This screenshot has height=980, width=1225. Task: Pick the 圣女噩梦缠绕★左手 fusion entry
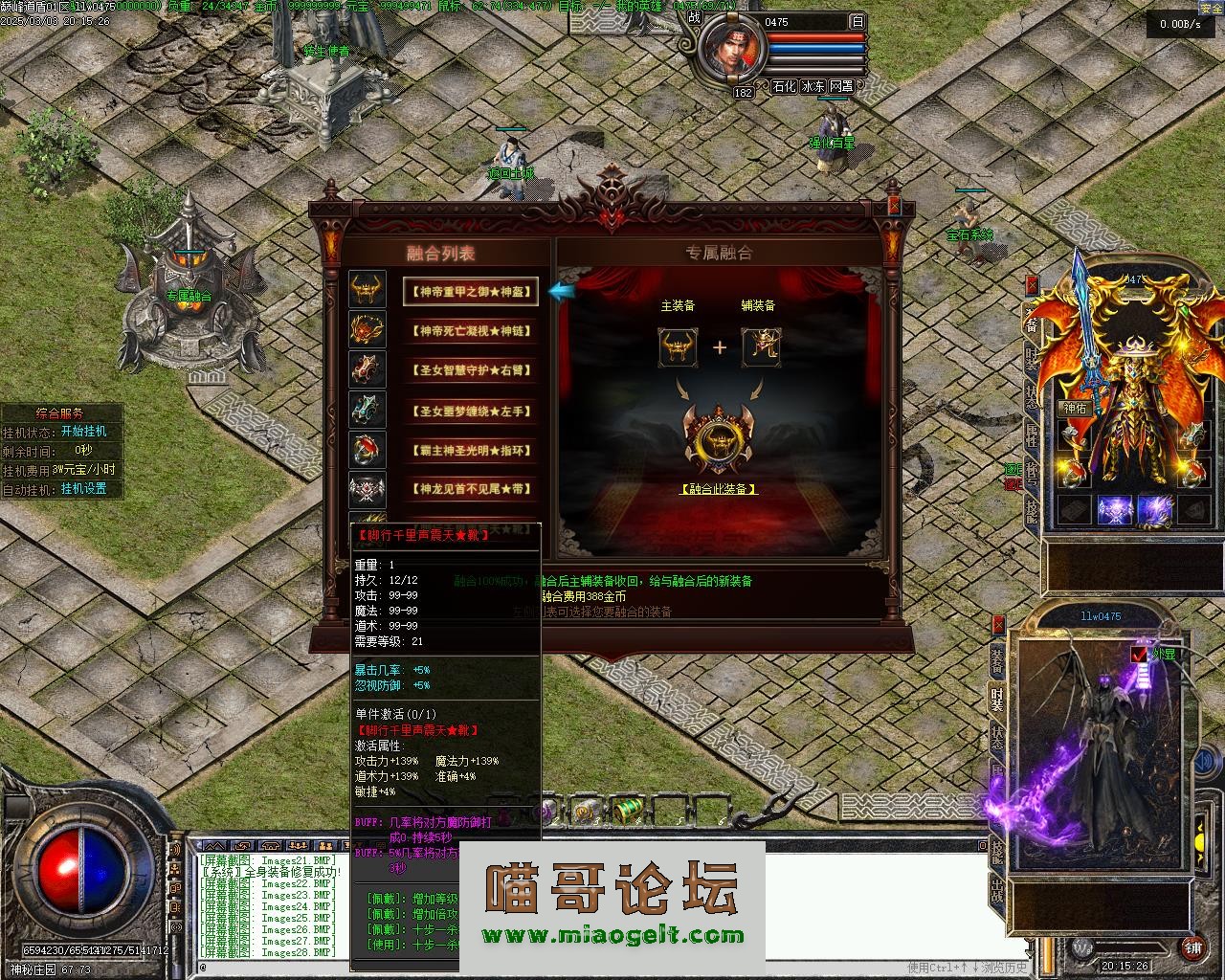(470, 411)
